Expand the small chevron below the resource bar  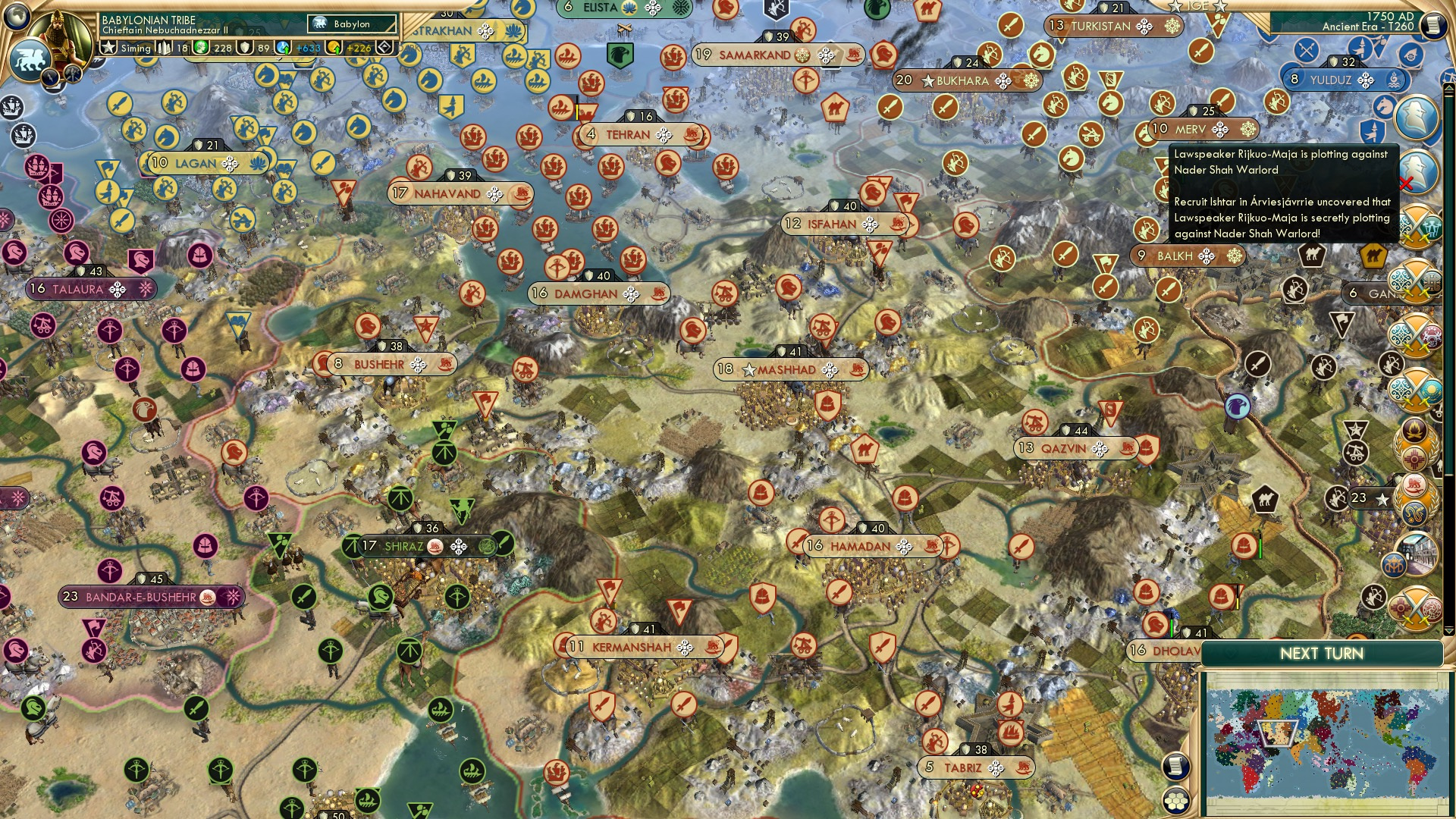pyautogui.click(x=278, y=60)
